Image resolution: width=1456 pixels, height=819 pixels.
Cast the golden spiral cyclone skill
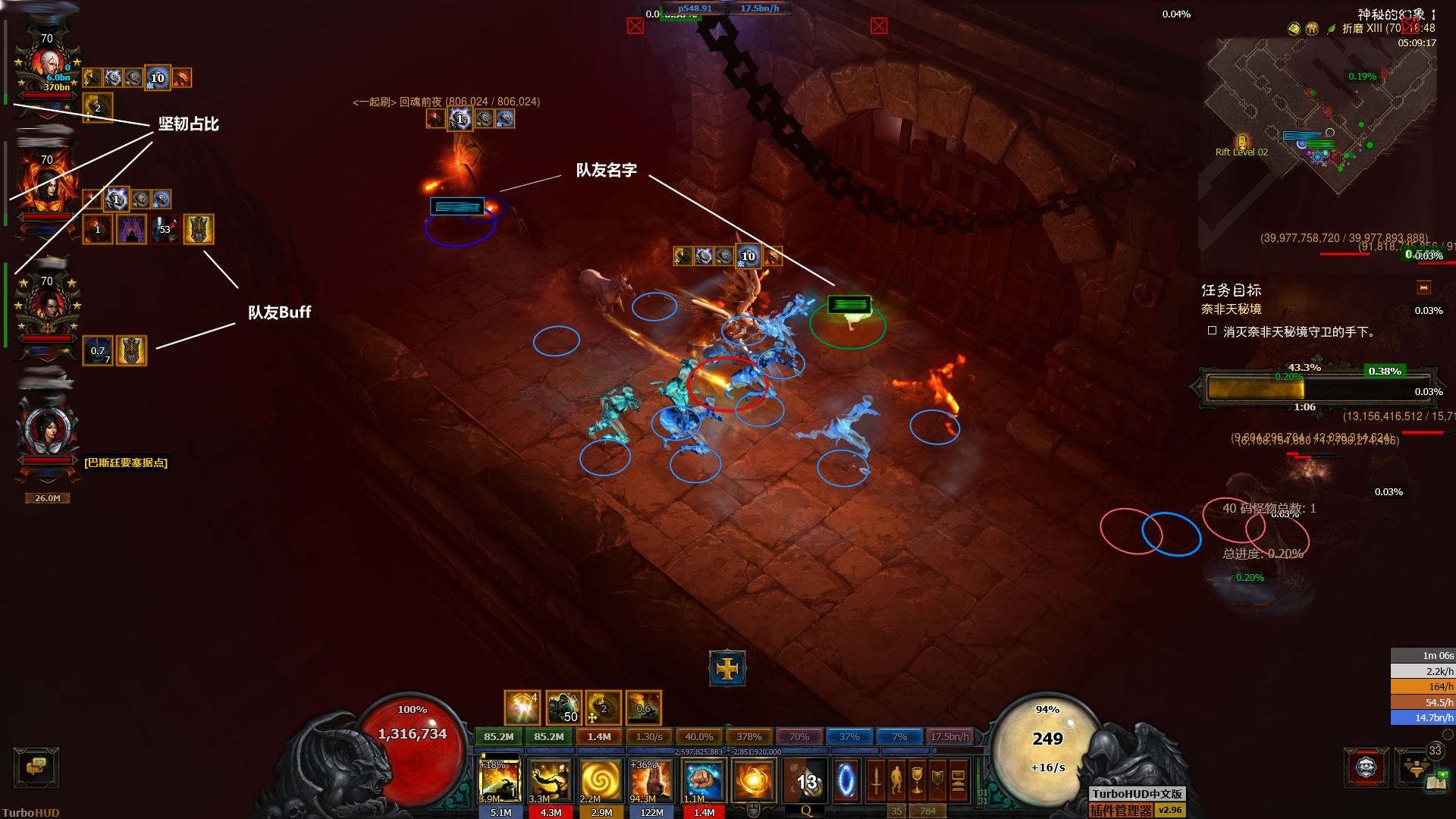pos(601,780)
